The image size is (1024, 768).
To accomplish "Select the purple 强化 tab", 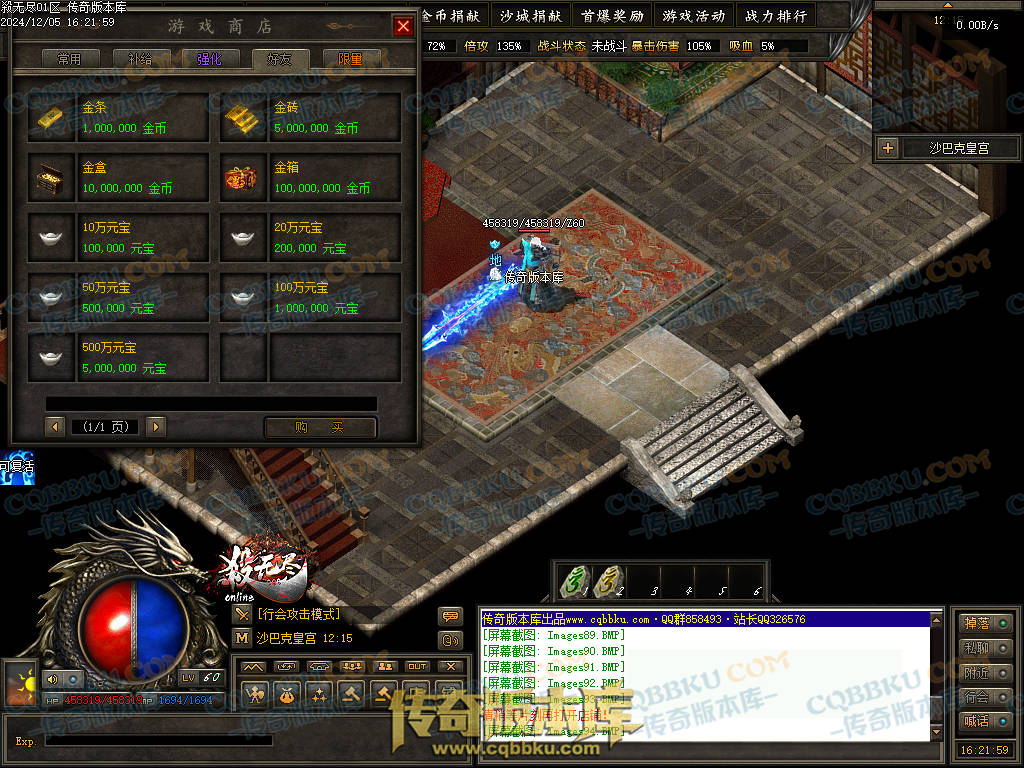I will [x=210, y=59].
